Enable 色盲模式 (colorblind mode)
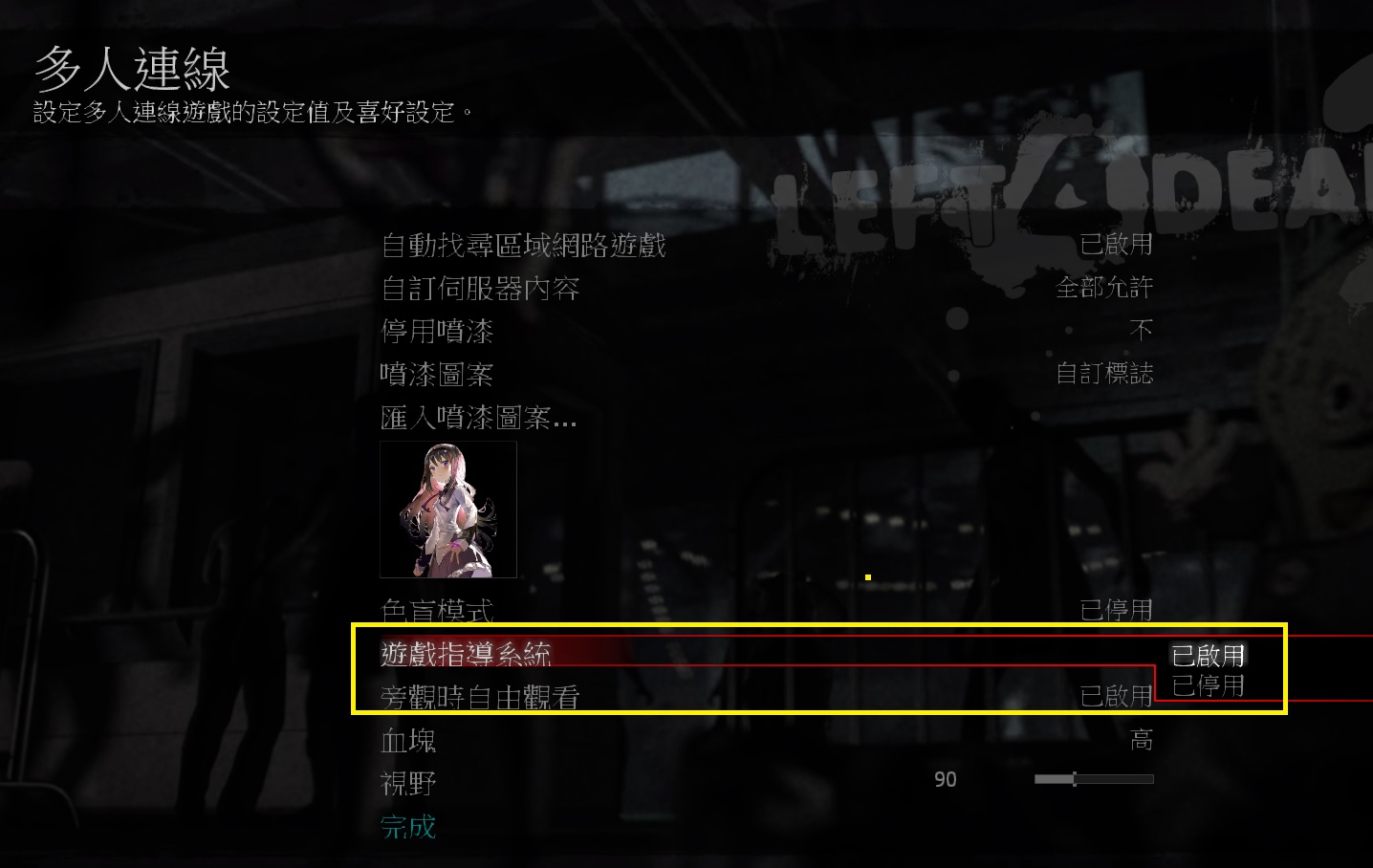 [x=435, y=609]
